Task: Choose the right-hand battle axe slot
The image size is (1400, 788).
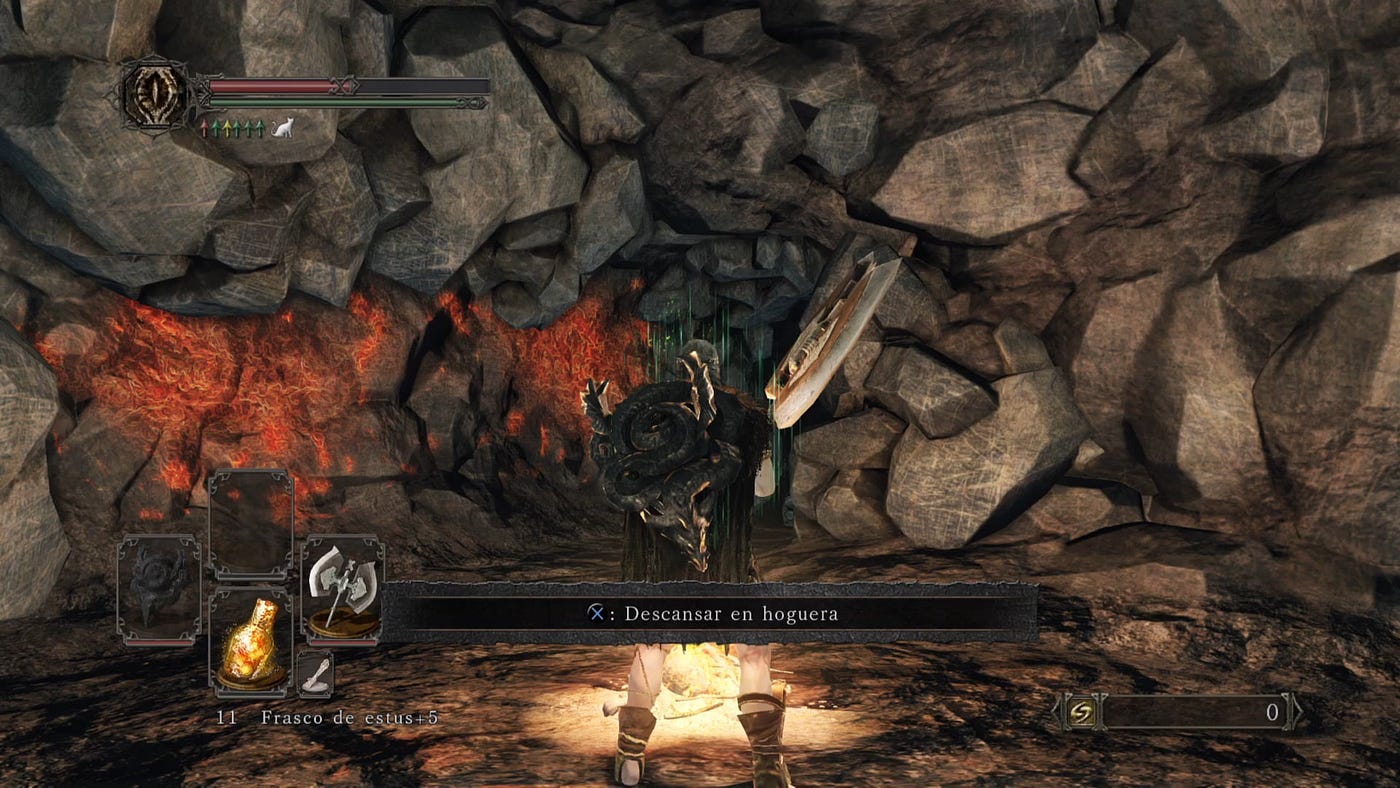Action: point(342,590)
